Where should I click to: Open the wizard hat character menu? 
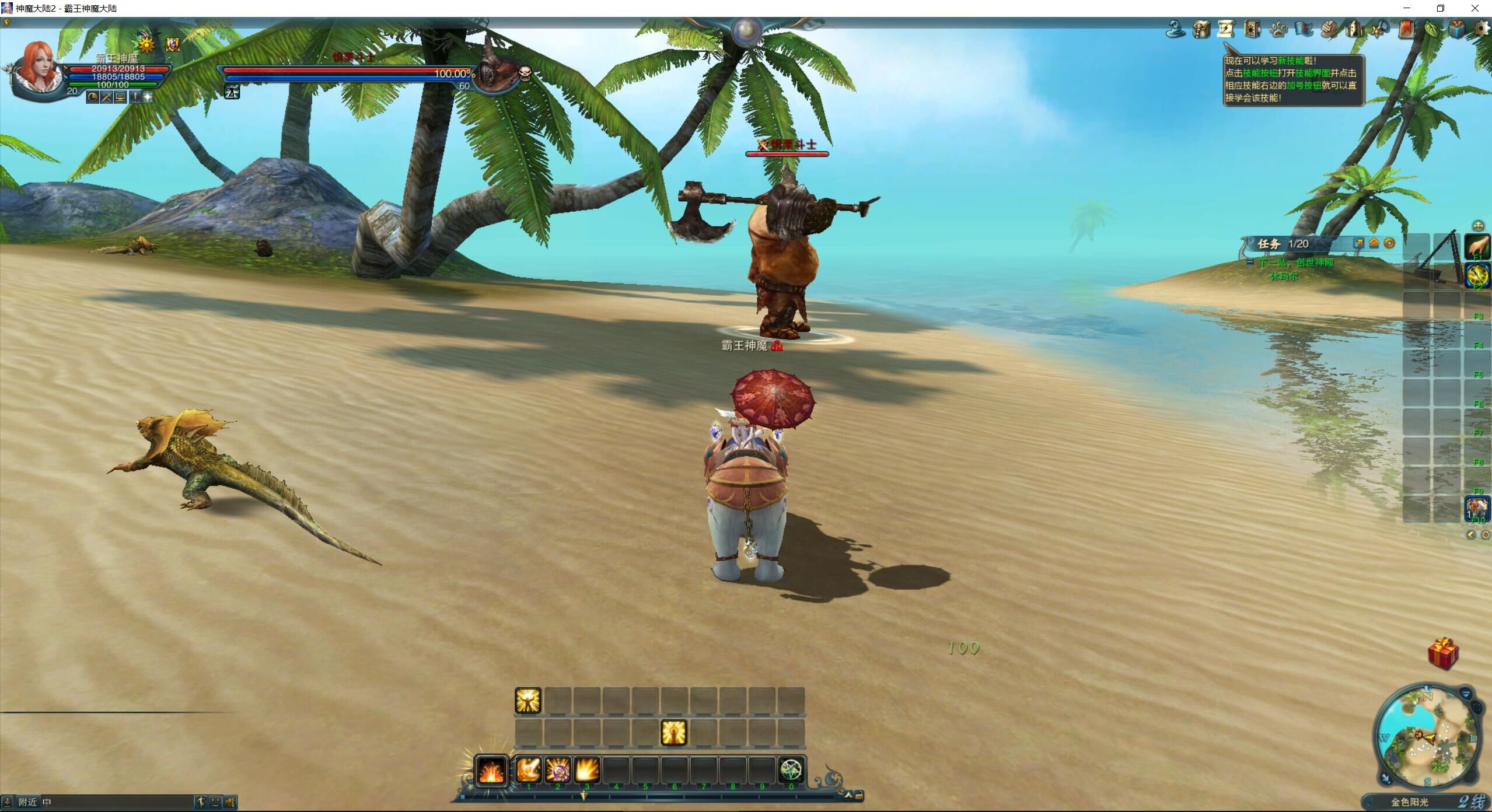click(x=1175, y=29)
